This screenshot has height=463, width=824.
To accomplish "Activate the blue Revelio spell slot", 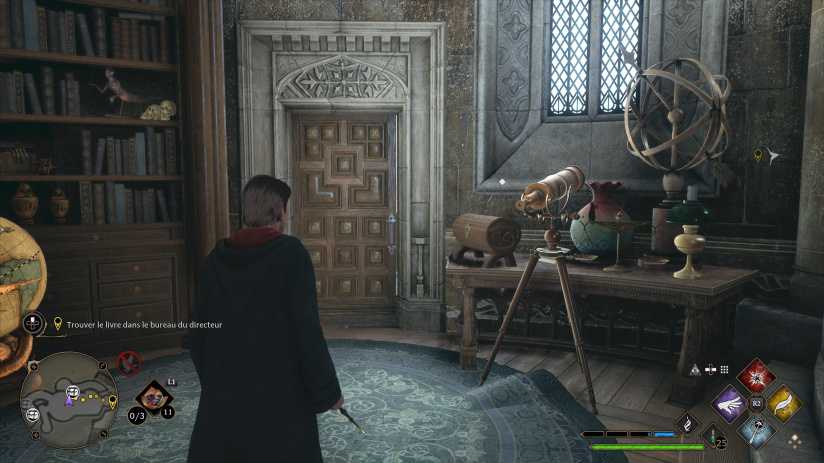I will (x=756, y=430).
